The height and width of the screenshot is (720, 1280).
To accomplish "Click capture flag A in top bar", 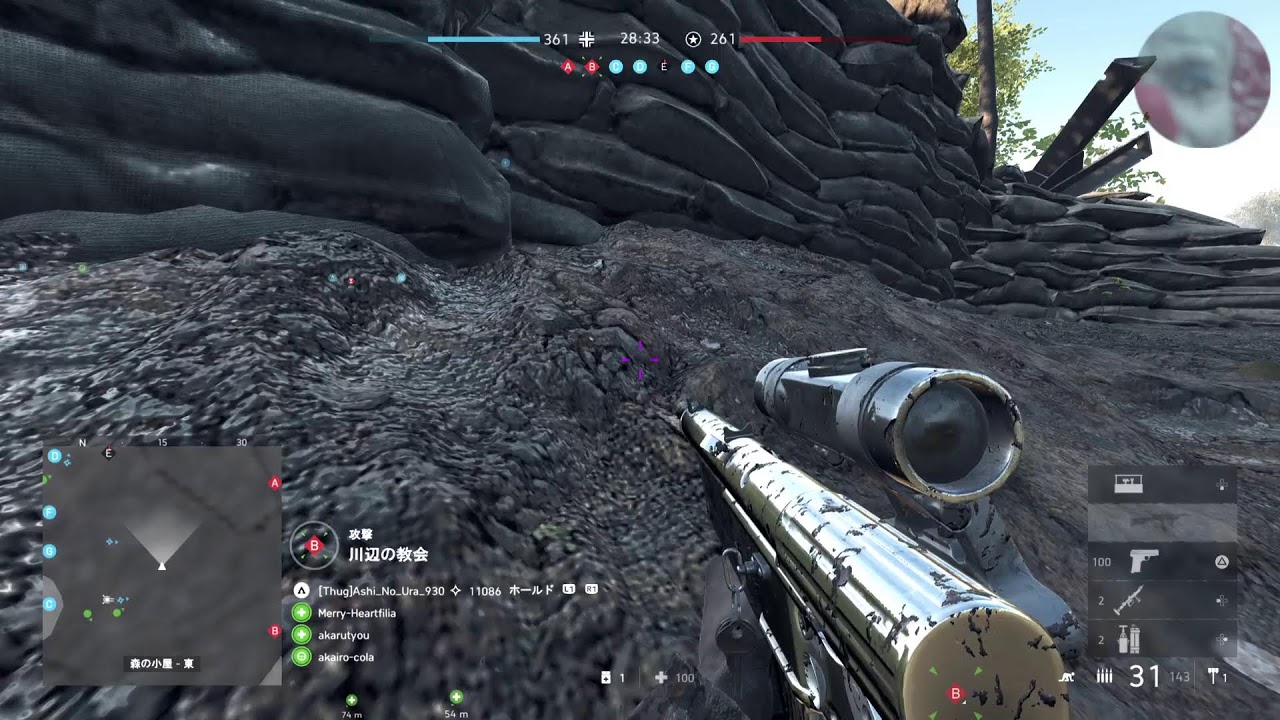I will [568, 67].
